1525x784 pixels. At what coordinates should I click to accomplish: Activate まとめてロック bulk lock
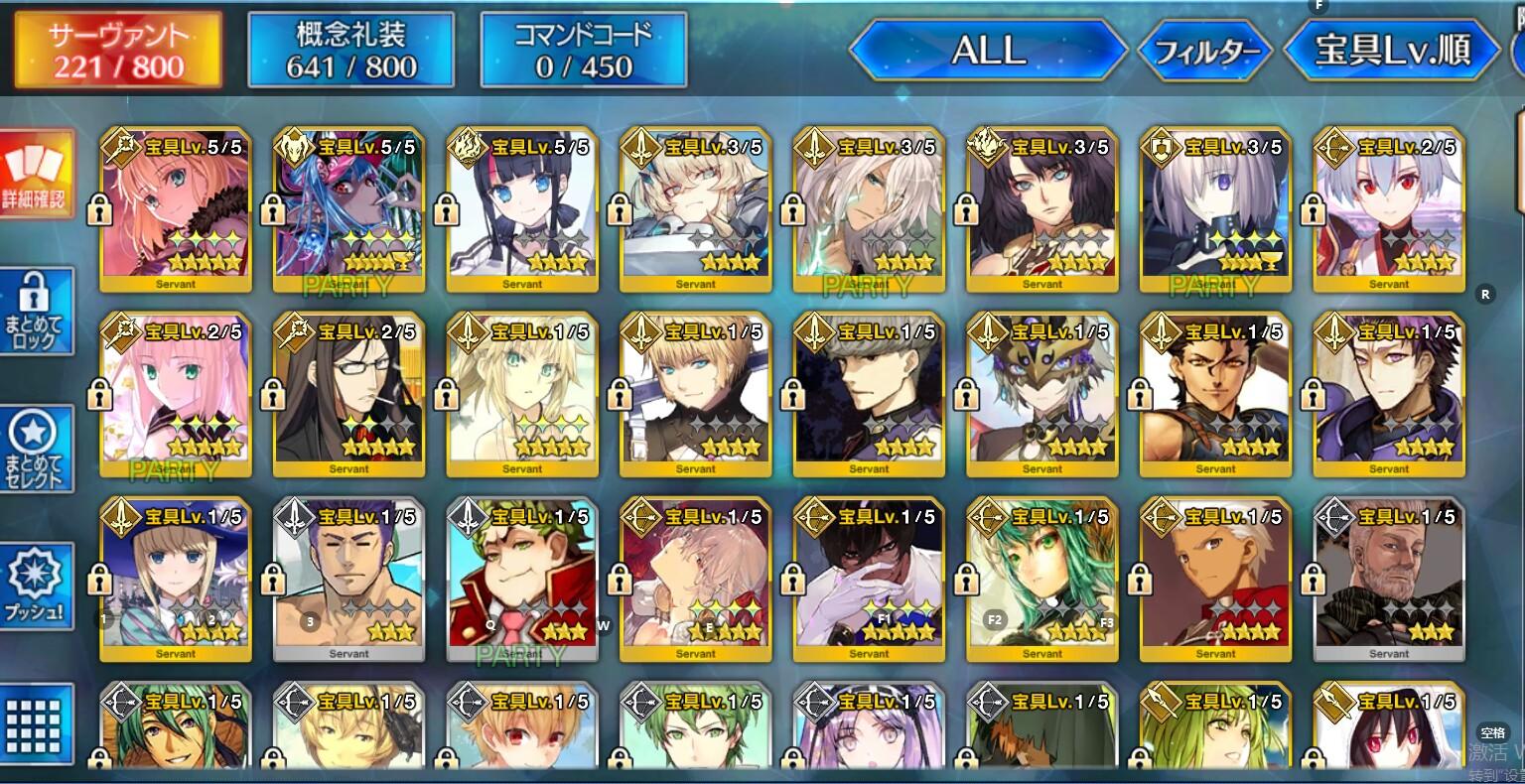38,312
